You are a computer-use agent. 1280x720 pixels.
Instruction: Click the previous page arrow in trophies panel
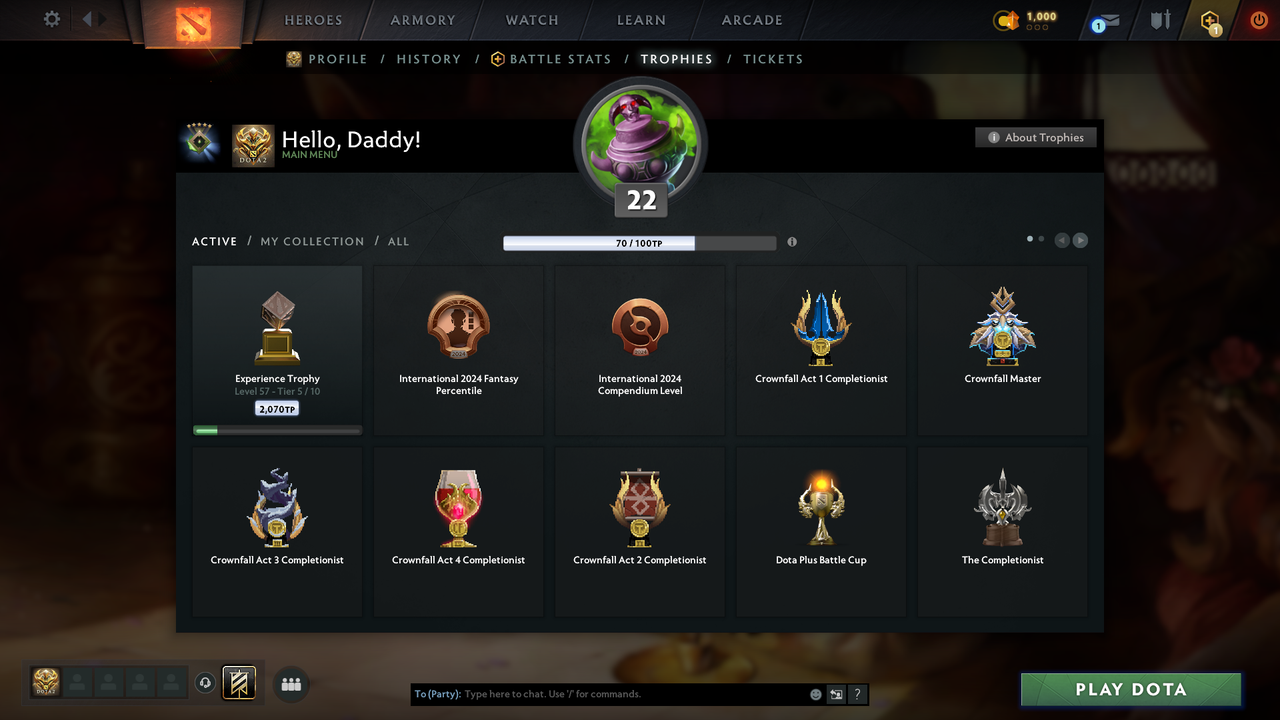[x=1062, y=240]
